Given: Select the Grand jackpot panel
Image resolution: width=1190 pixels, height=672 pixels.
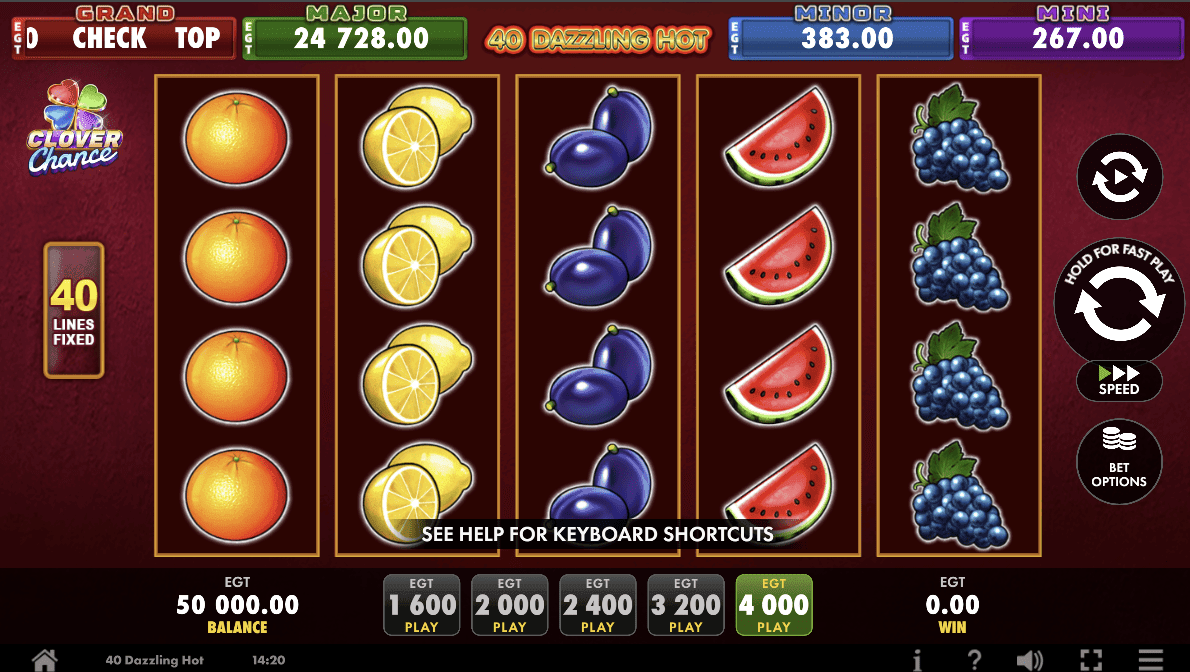Looking at the screenshot, I should coord(125,38).
